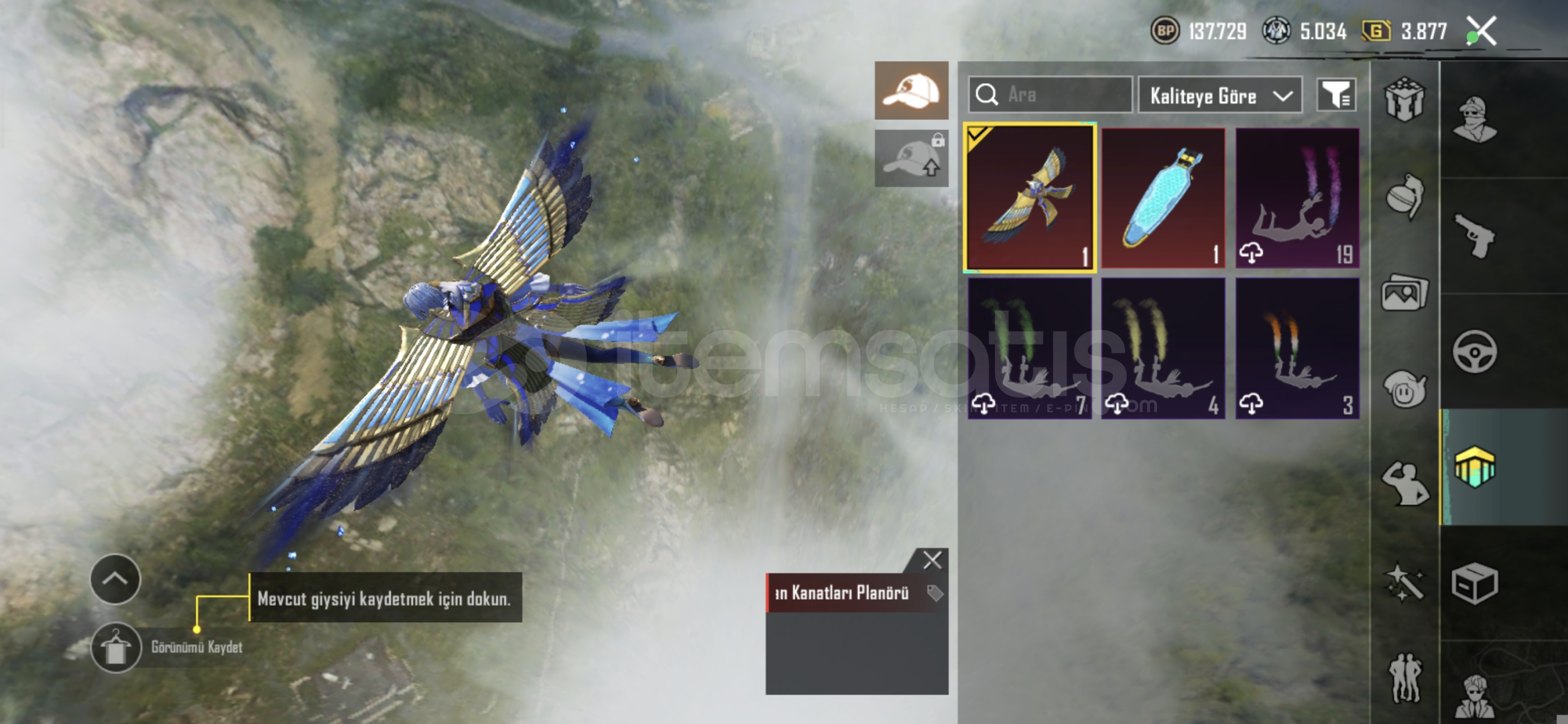Viewport: 1568px width, 724px height.
Task: Click the round up-arrow expand button
Action: point(115,579)
